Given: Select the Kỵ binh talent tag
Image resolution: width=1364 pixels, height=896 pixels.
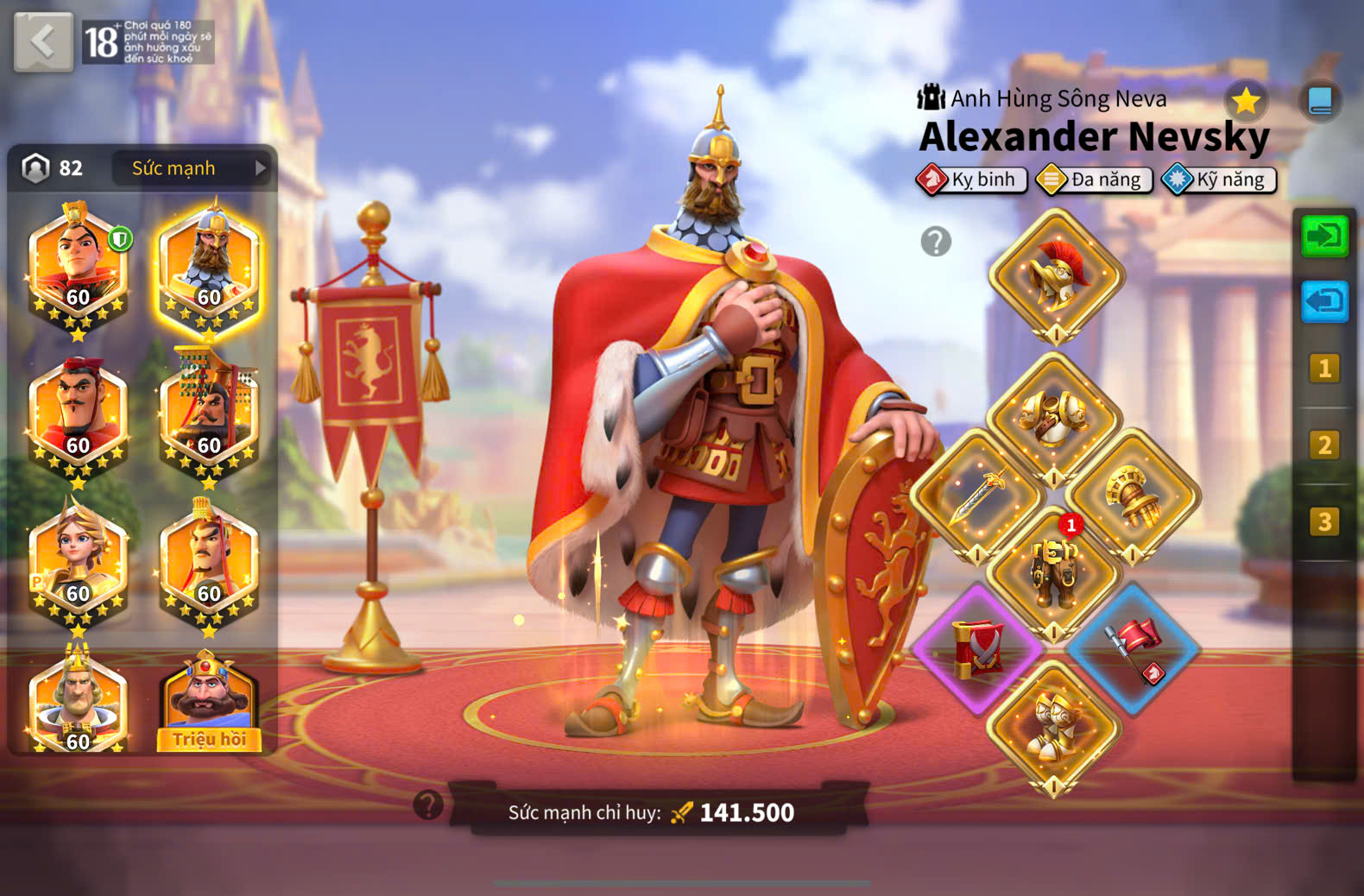Looking at the screenshot, I should point(972,180).
